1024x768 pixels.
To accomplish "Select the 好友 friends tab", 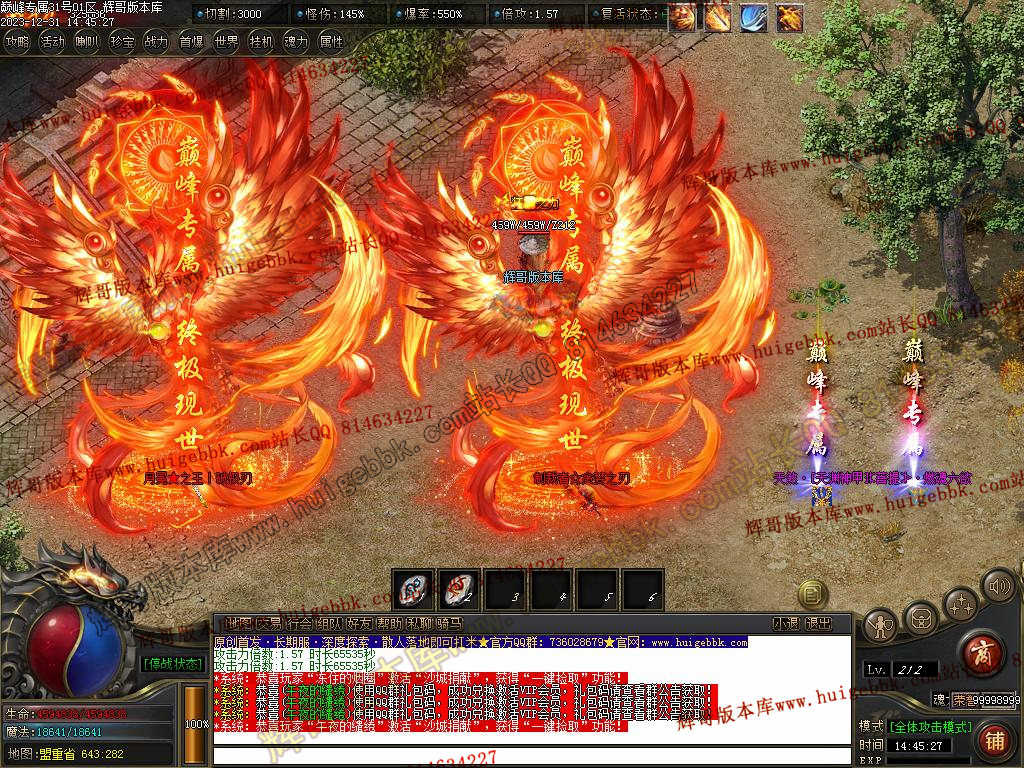I will pos(359,623).
